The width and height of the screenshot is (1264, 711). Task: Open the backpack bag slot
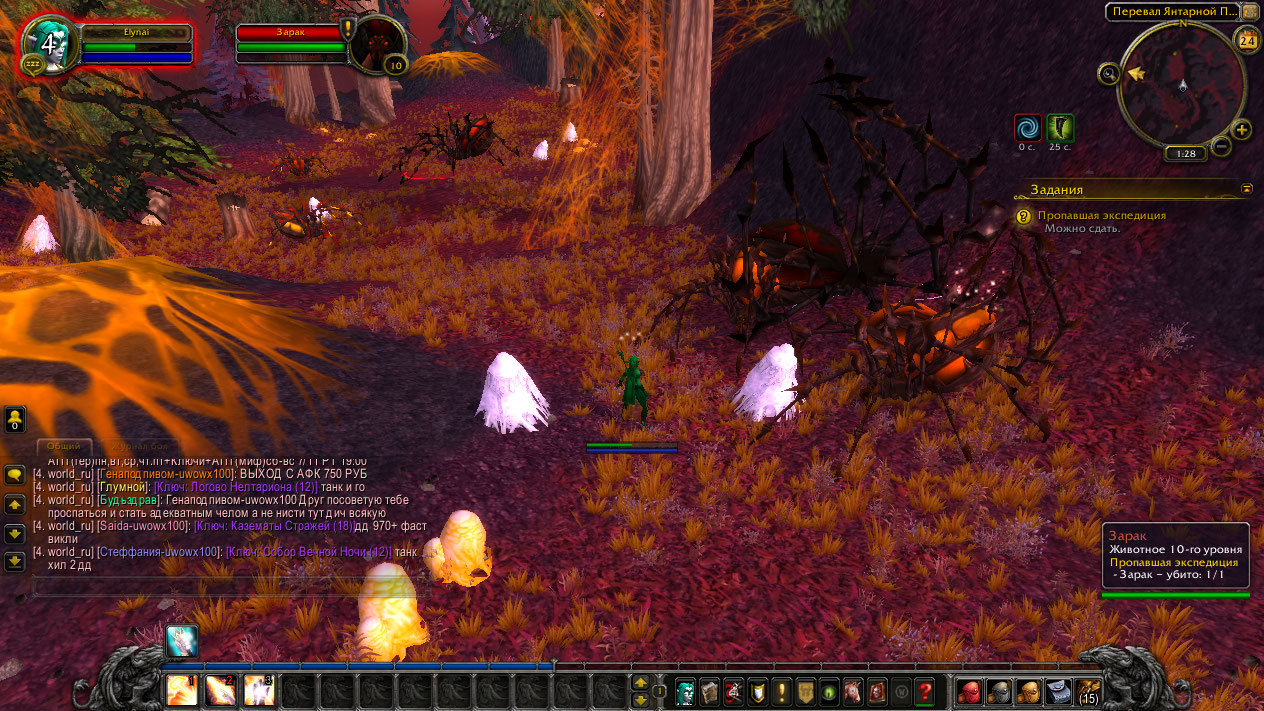pyautogui.click(x=1086, y=691)
